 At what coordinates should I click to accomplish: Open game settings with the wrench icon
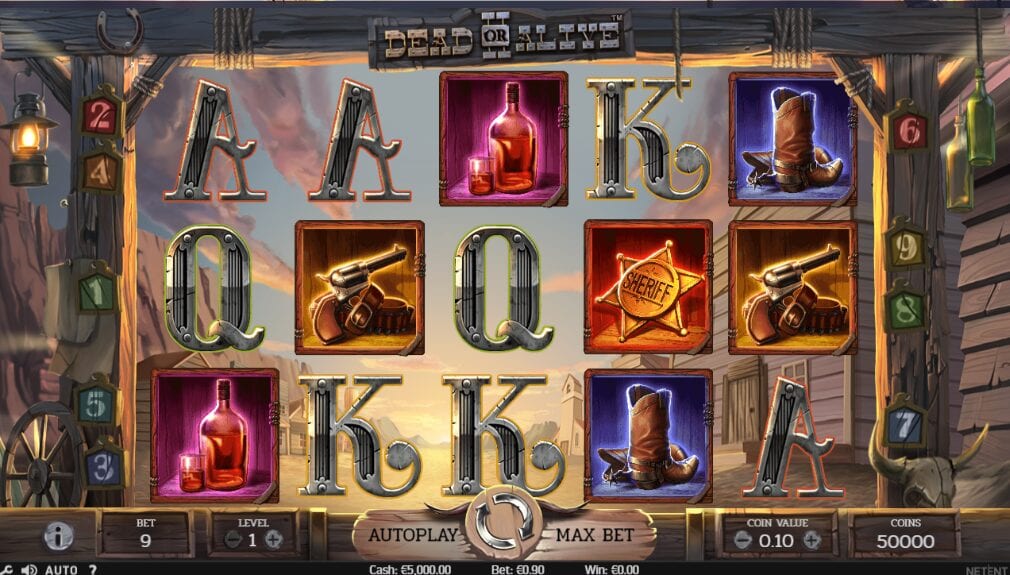click(x=6, y=569)
